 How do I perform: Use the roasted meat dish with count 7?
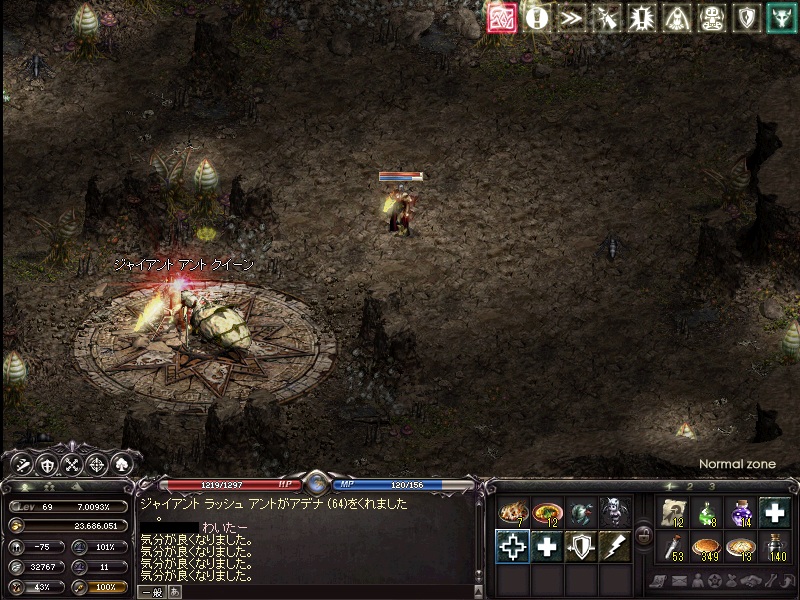click(513, 513)
